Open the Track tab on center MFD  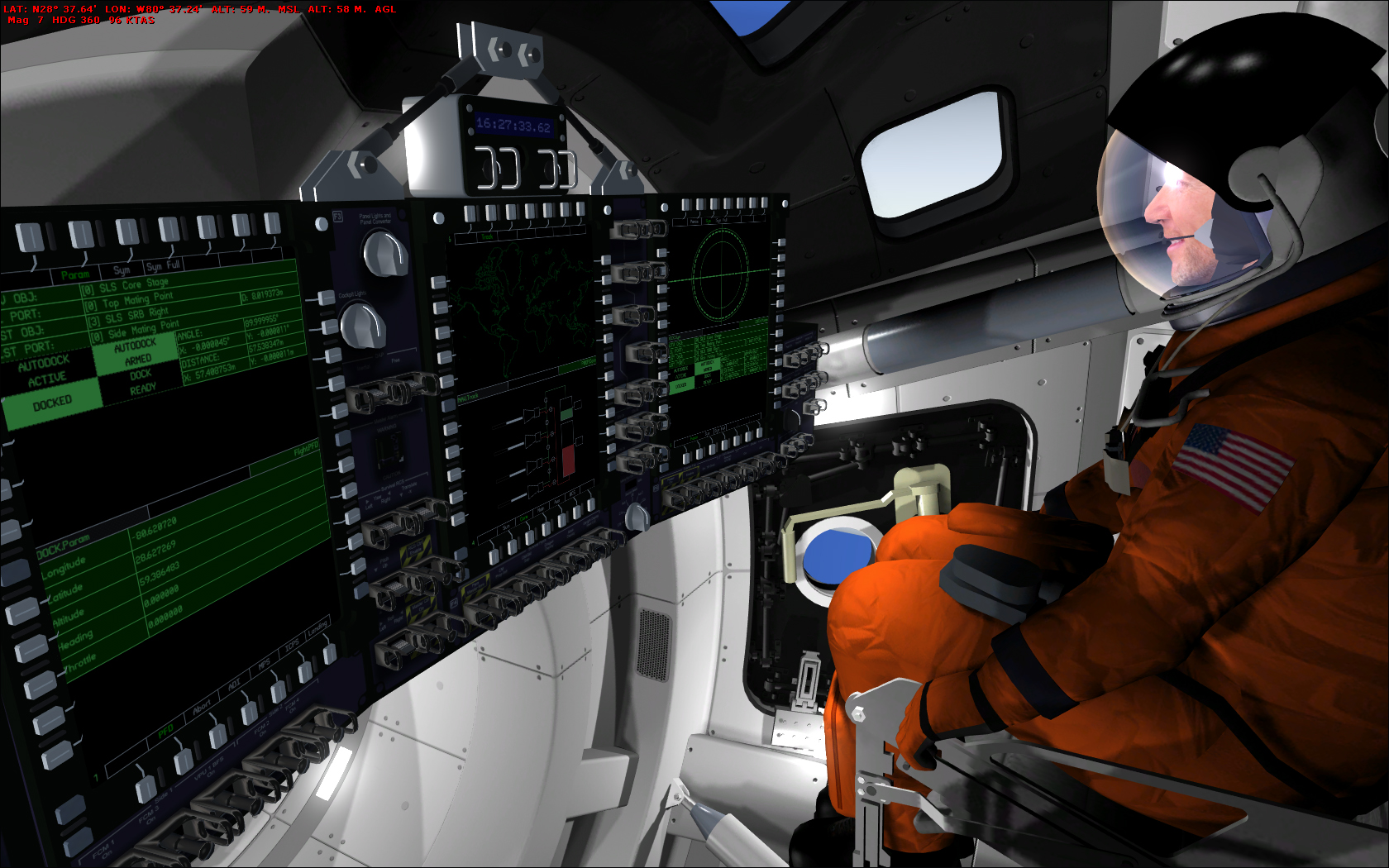click(x=487, y=236)
